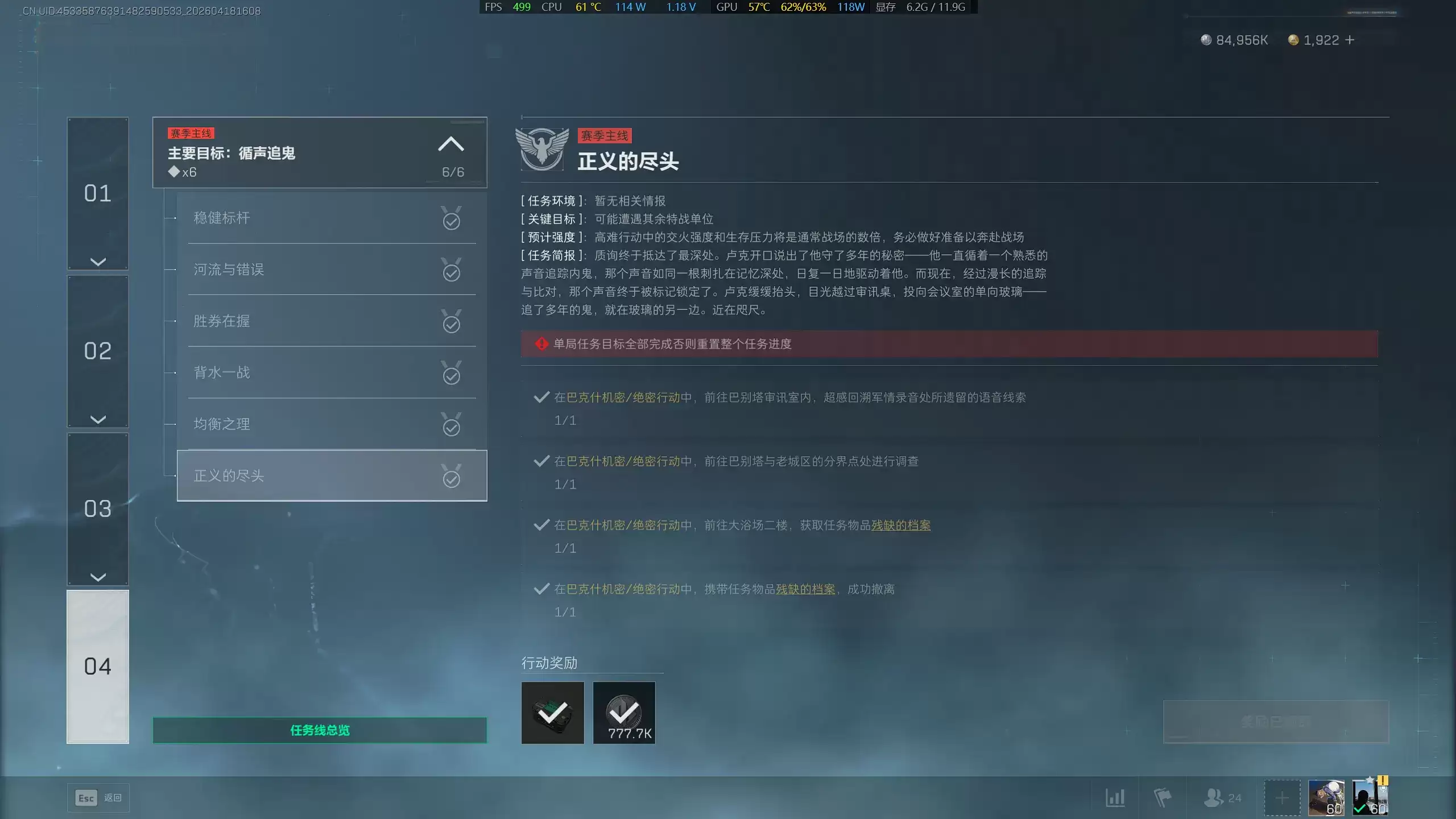Image resolution: width=1456 pixels, height=819 pixels.
Task: Open the equipment item reward under 行动奖励
Action: [x=553, y=713]
